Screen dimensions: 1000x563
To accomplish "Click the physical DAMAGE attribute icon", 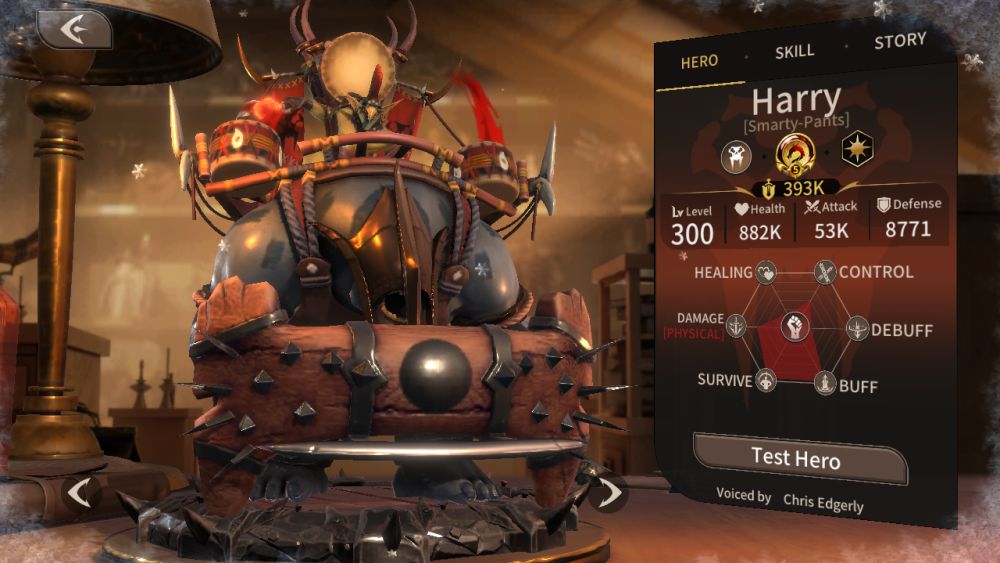I will [x=737, y=326].
